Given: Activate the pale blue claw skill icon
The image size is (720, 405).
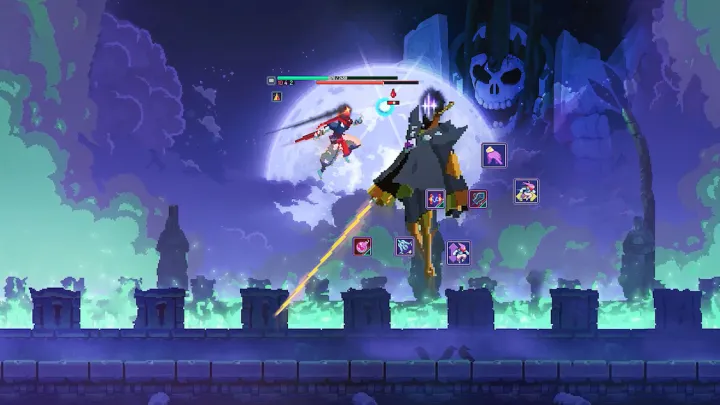Looking at the screenshot, I should [x=404, y=245].
